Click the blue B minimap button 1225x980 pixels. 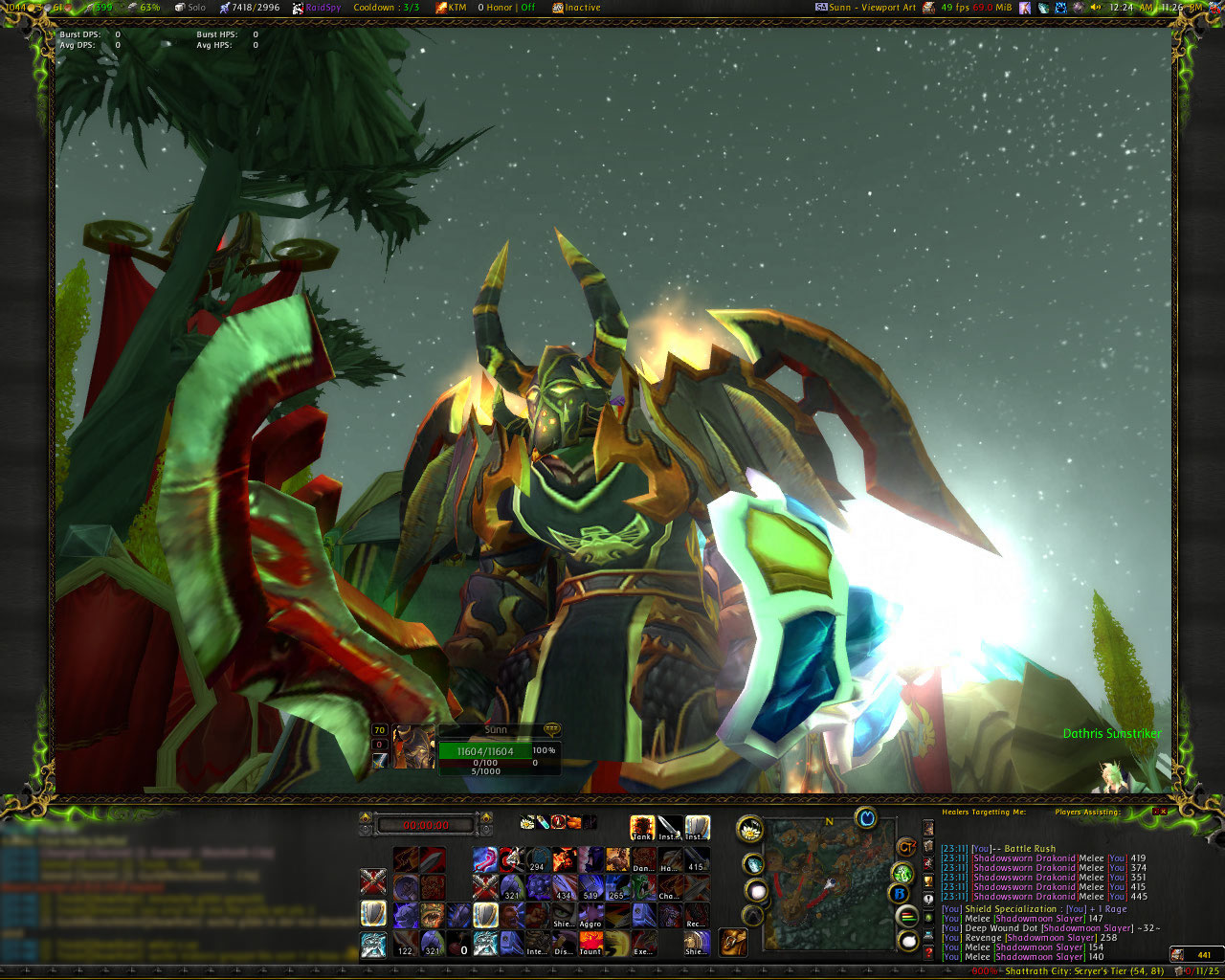pyautogui.click(x=899, y=895)
